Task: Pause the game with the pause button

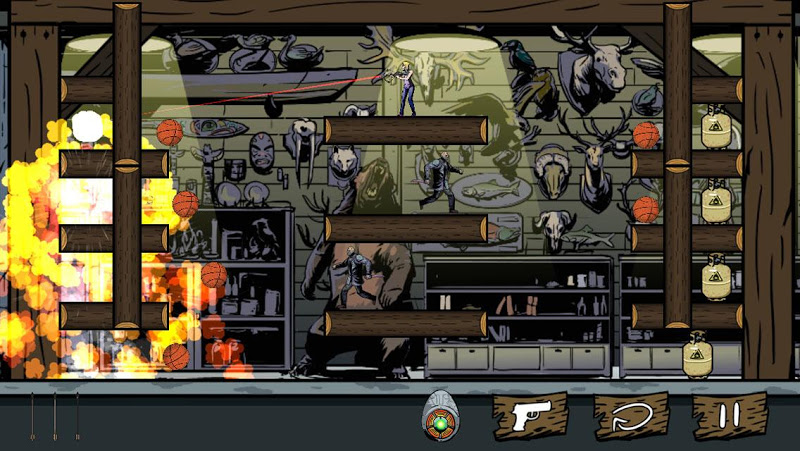Action: coord(730,417)
